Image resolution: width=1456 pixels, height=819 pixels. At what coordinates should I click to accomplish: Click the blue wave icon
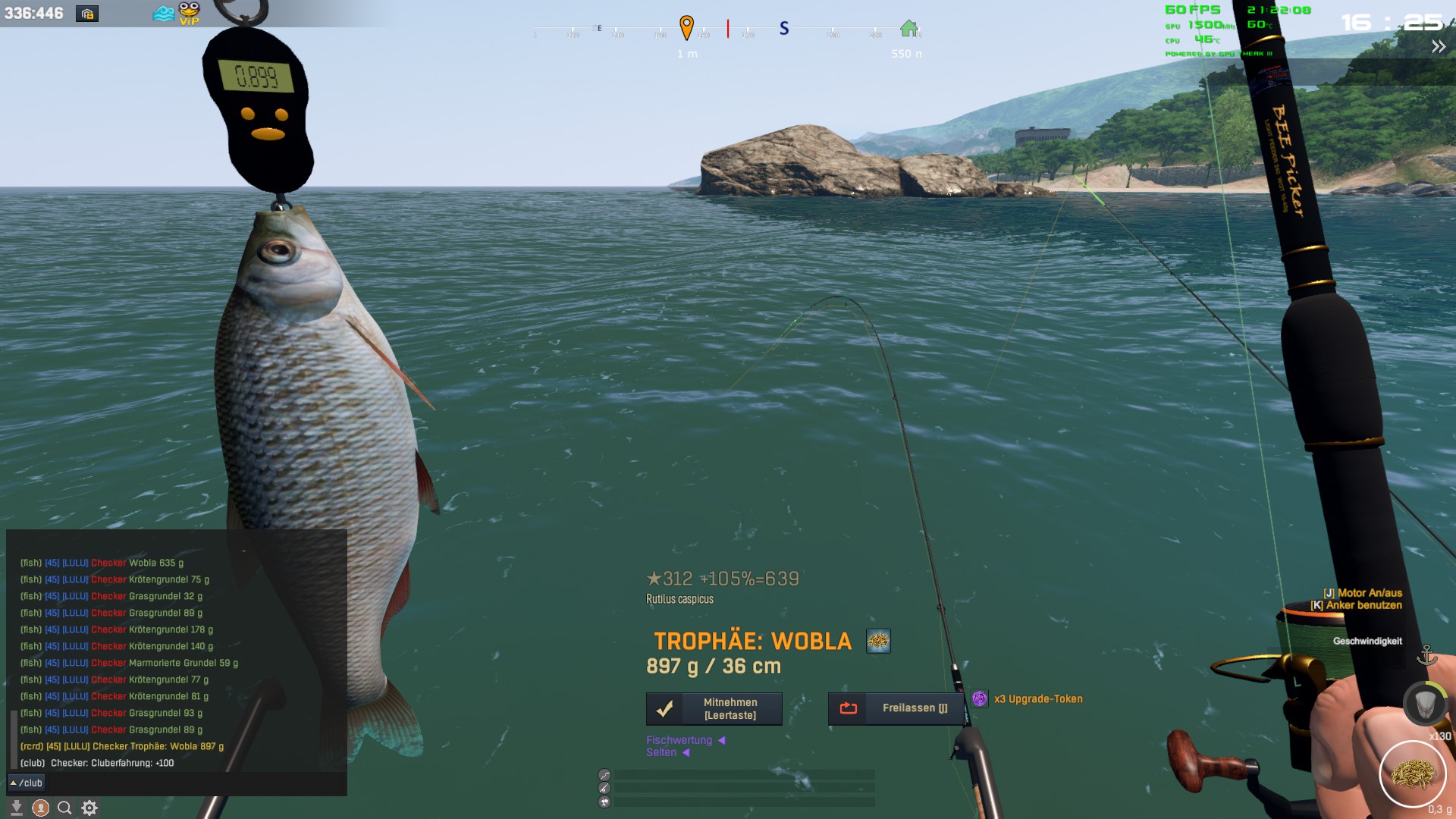pyautogui.click(x=163, y=14)
